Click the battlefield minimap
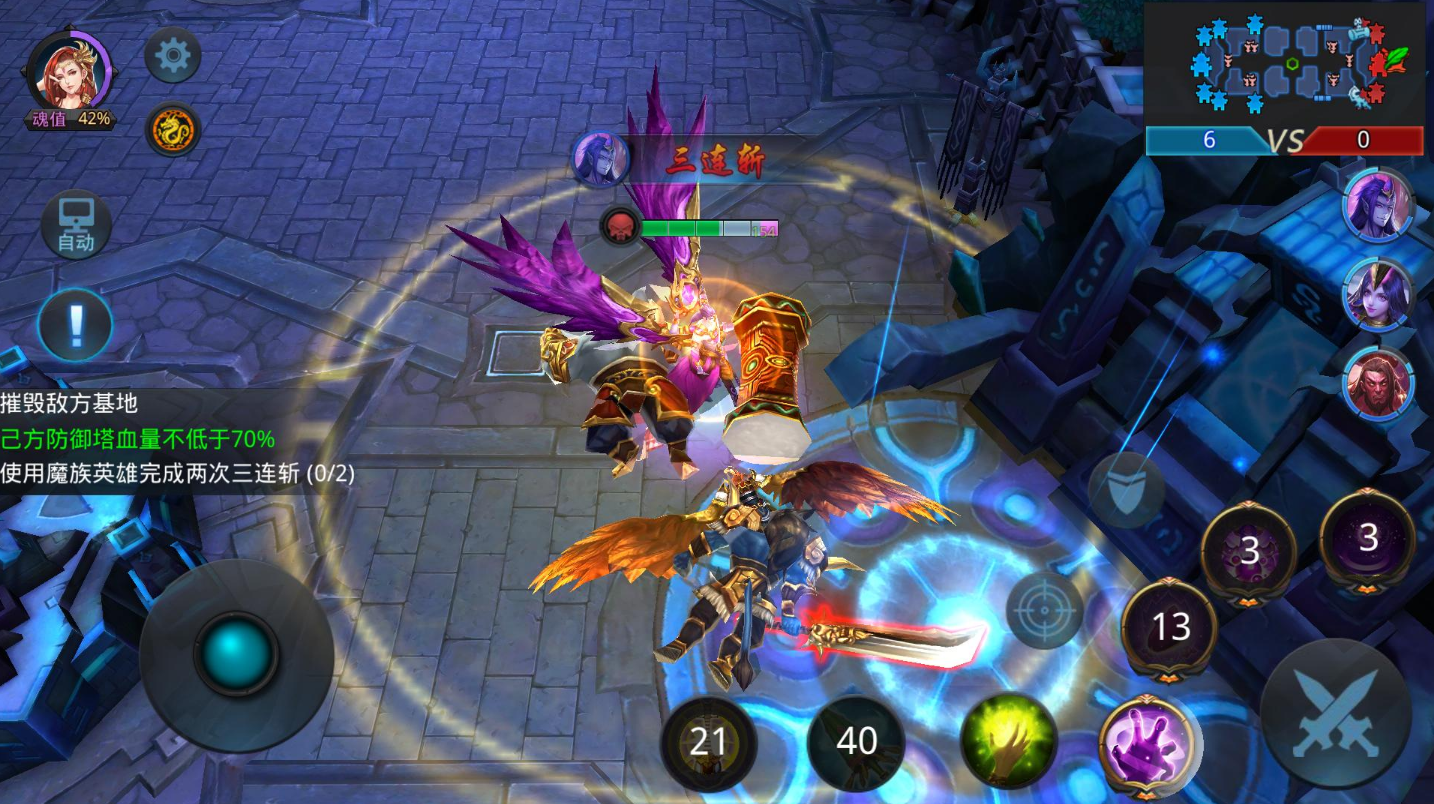 pos(1284,65)
